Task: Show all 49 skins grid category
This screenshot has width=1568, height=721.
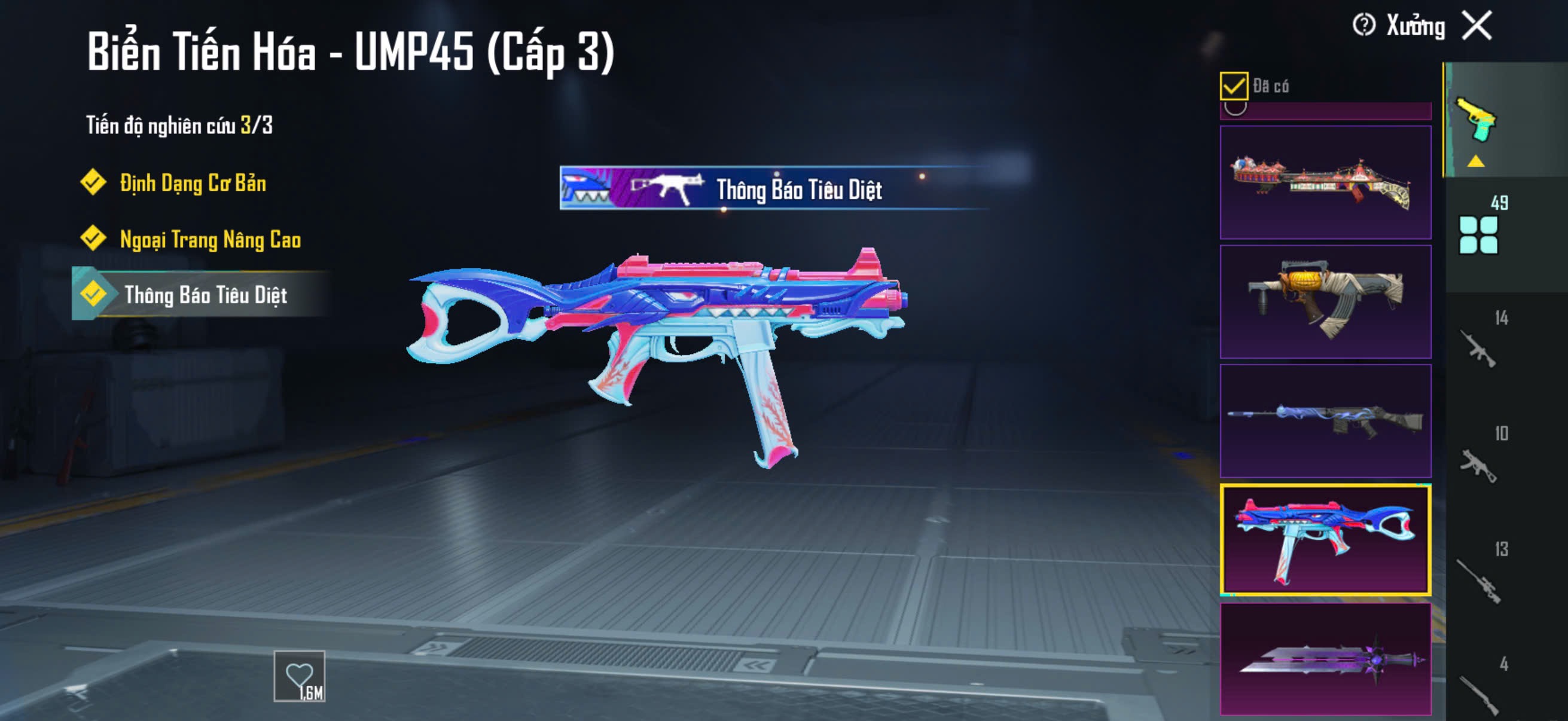Action: (1479, 234)
